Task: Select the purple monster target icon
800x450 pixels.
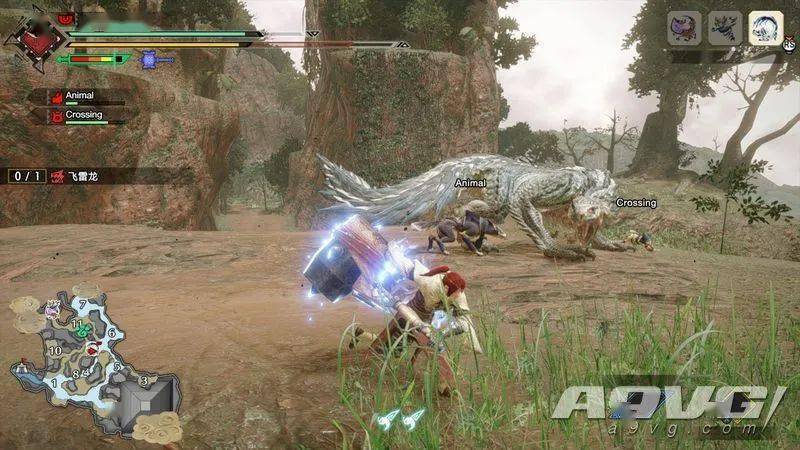Action: pyautogui.click(x=684, y=27)
